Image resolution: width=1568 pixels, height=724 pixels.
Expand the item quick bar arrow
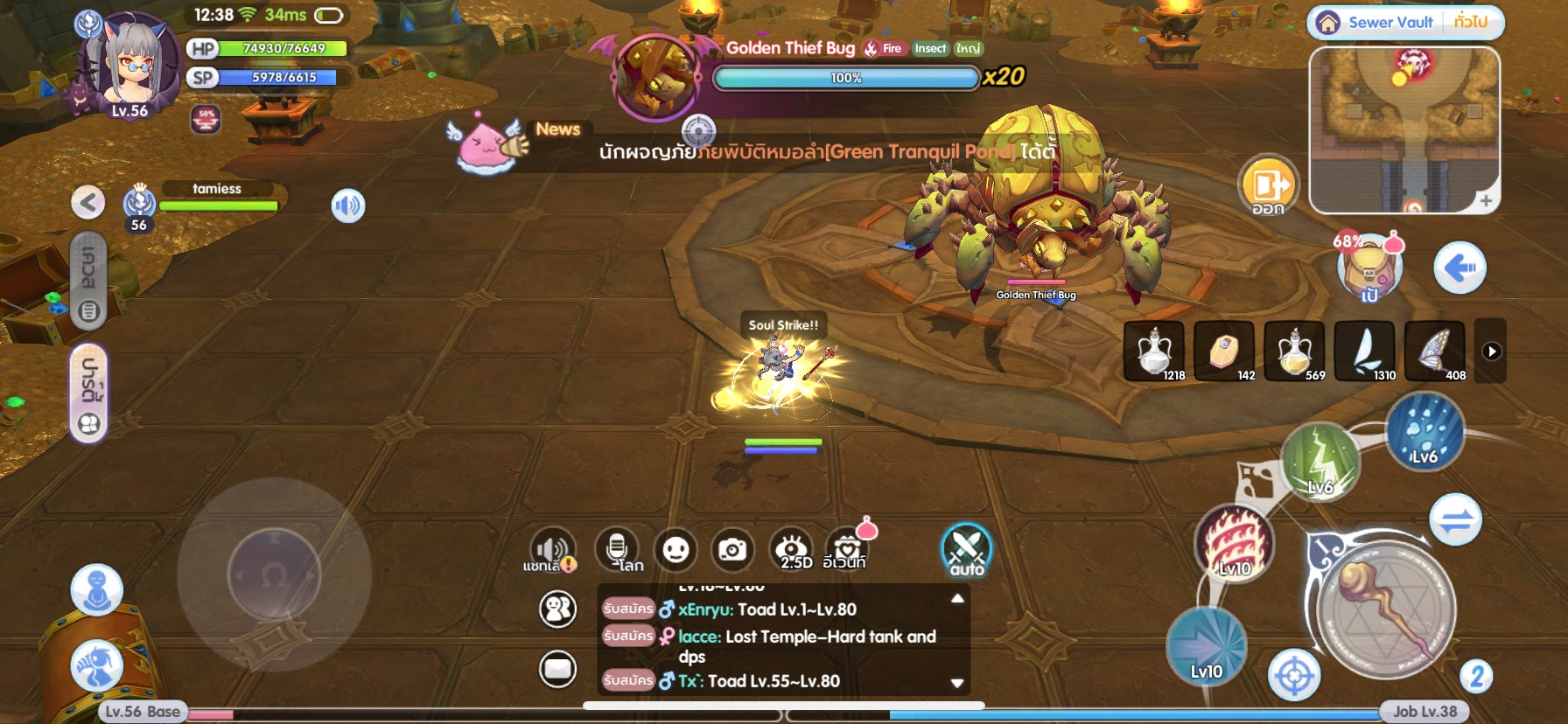pos(1492,352)
